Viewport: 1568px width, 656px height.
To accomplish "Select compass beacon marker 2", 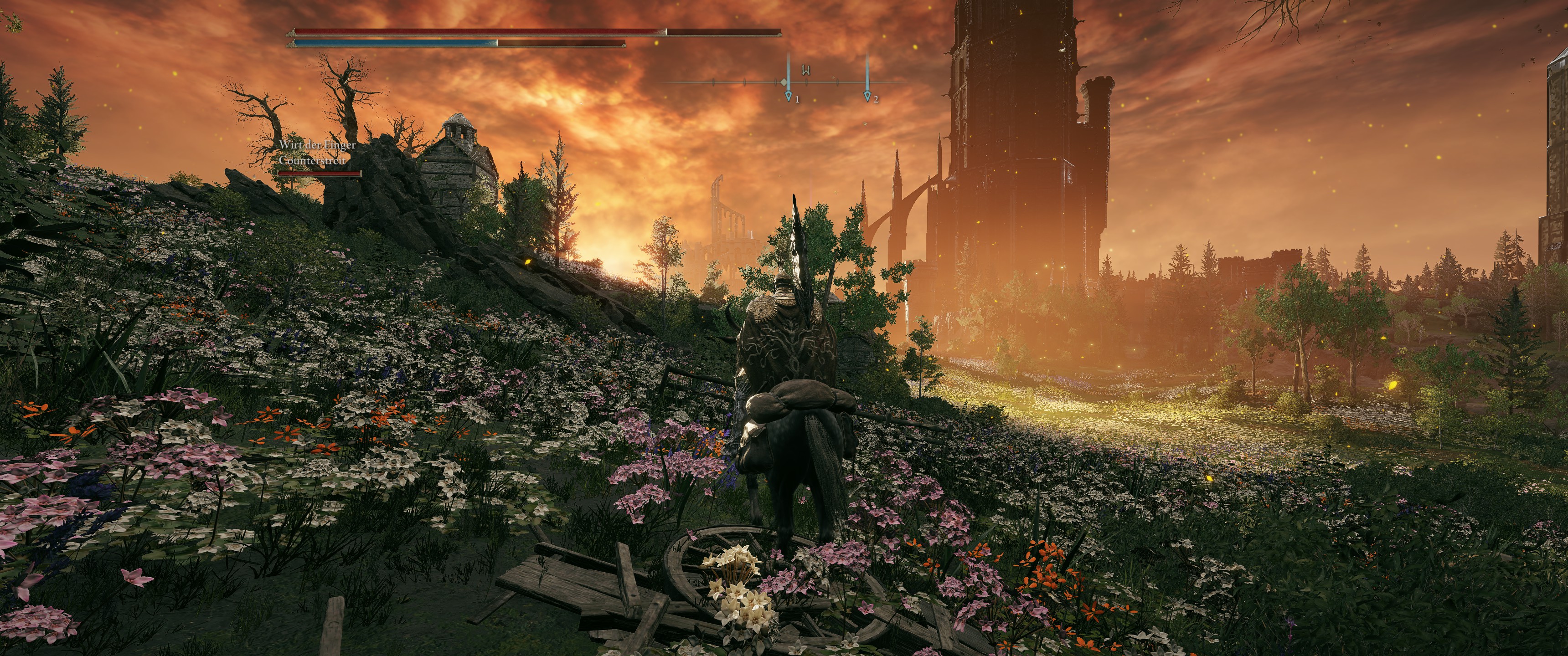I will click(867, 96).
